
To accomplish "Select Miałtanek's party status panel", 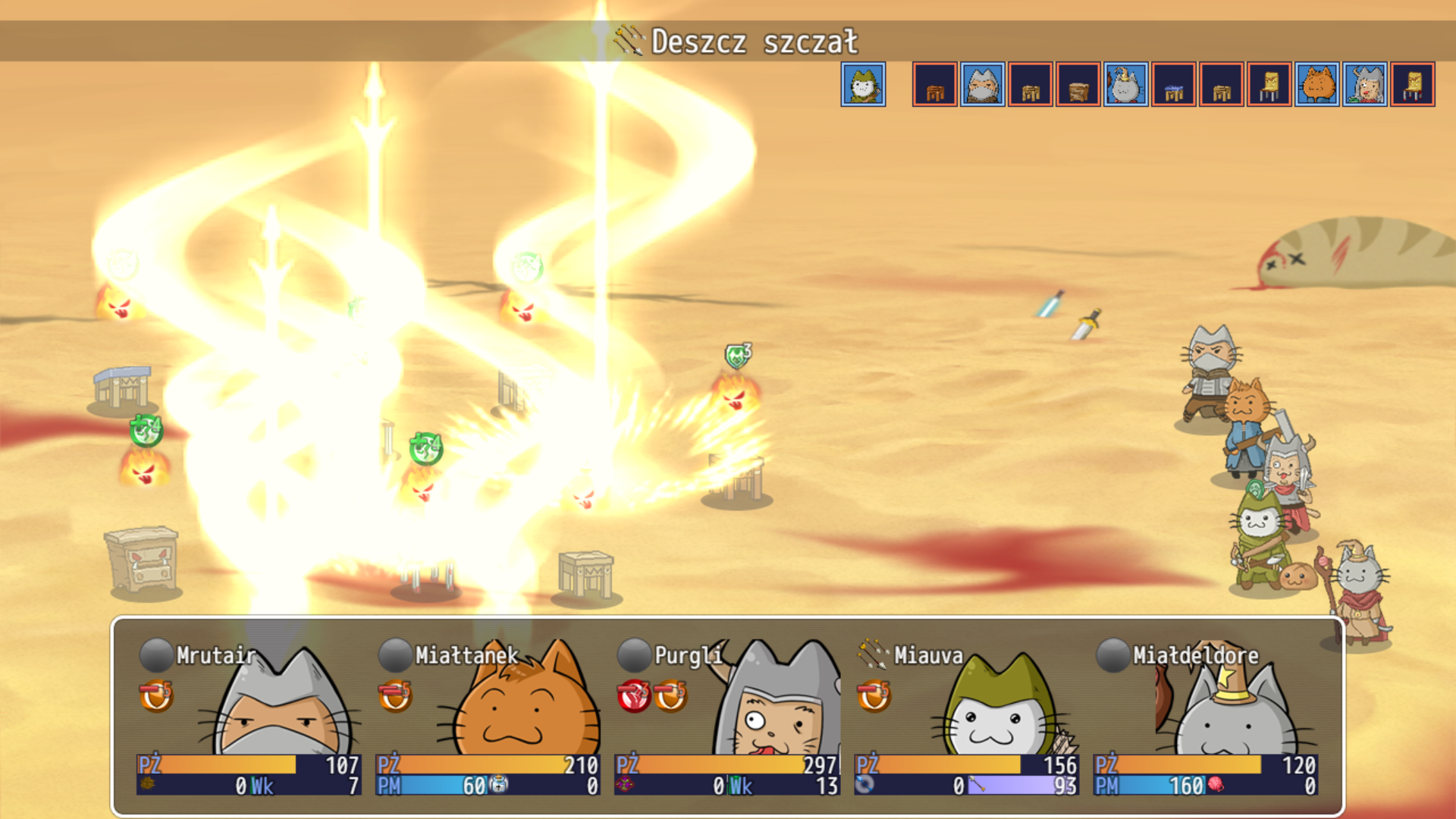I will click(x=488, y=717).
